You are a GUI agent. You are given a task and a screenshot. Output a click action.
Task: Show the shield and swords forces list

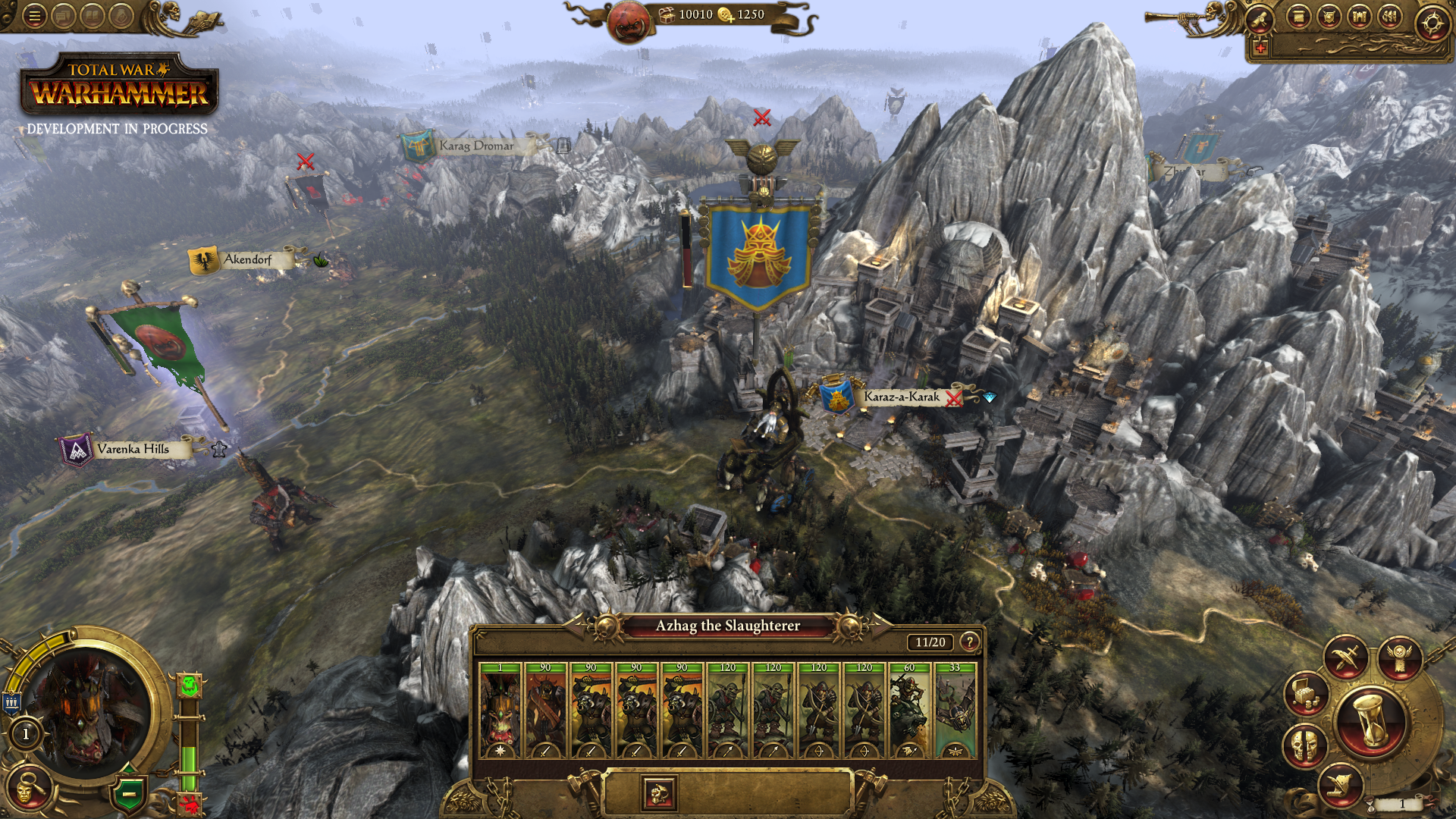pos(1329,17)
